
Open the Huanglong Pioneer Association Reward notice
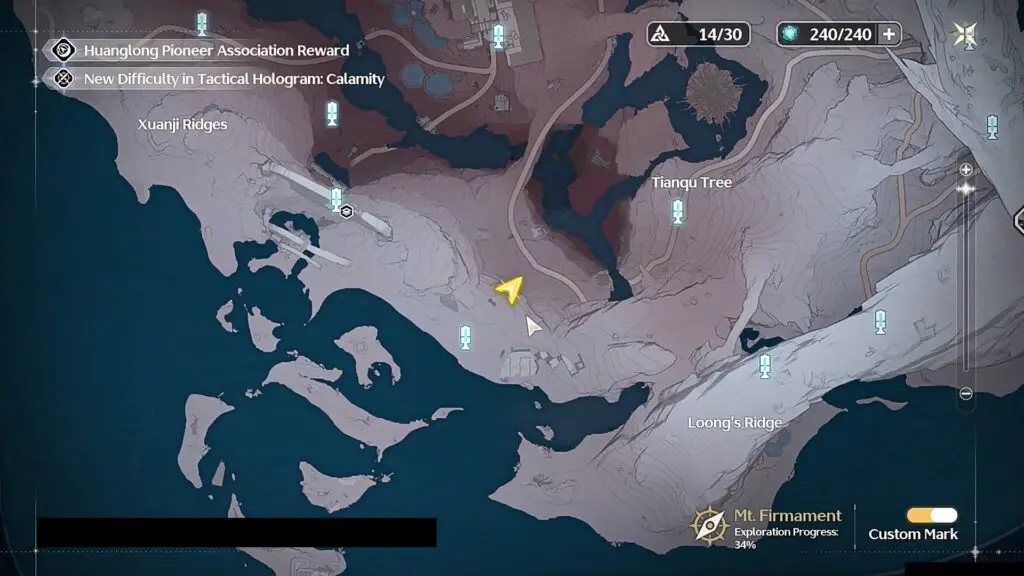click(215, 50)
